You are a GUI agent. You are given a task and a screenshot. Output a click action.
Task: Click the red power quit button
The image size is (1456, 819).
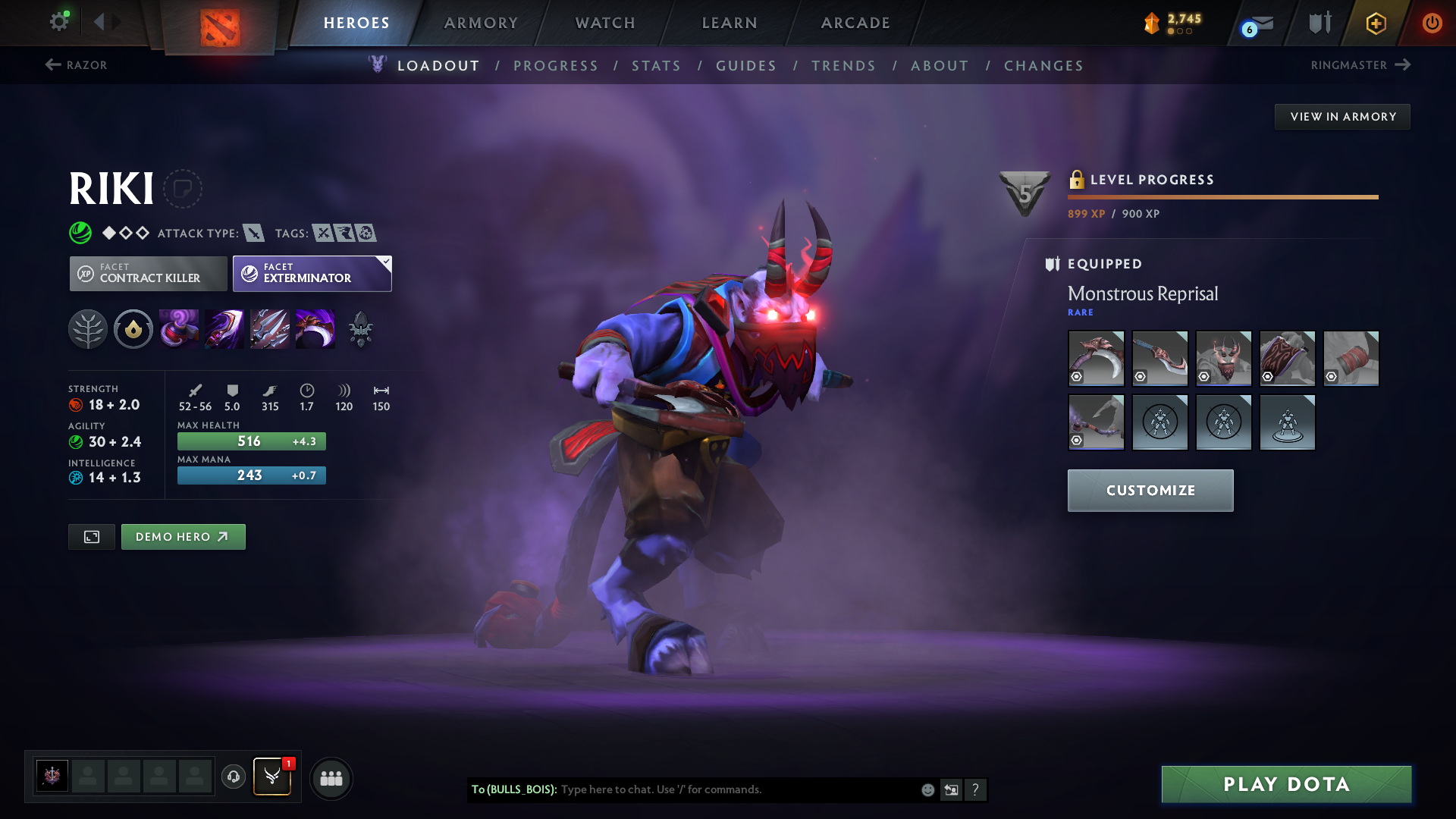coord(1432,23)
